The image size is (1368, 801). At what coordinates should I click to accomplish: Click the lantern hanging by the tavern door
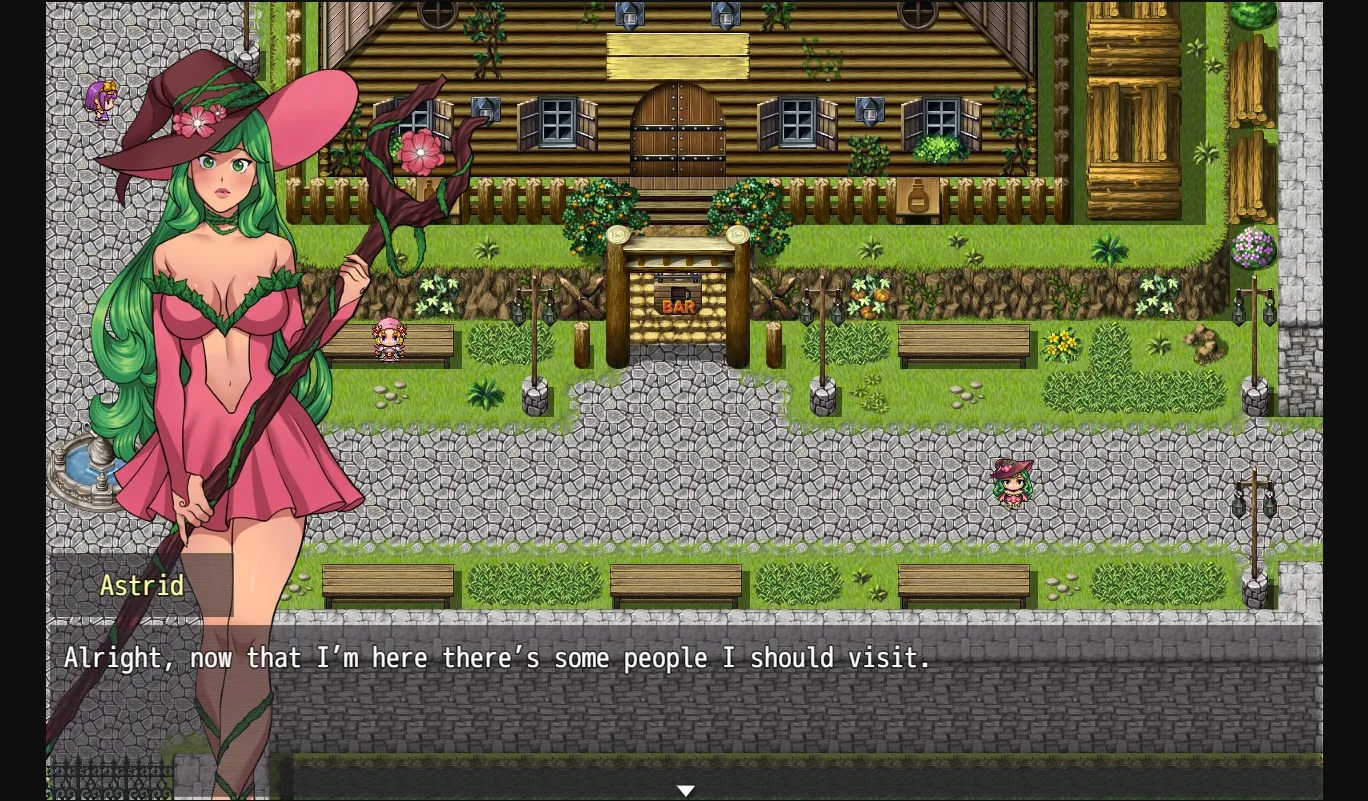coord(627,14)
